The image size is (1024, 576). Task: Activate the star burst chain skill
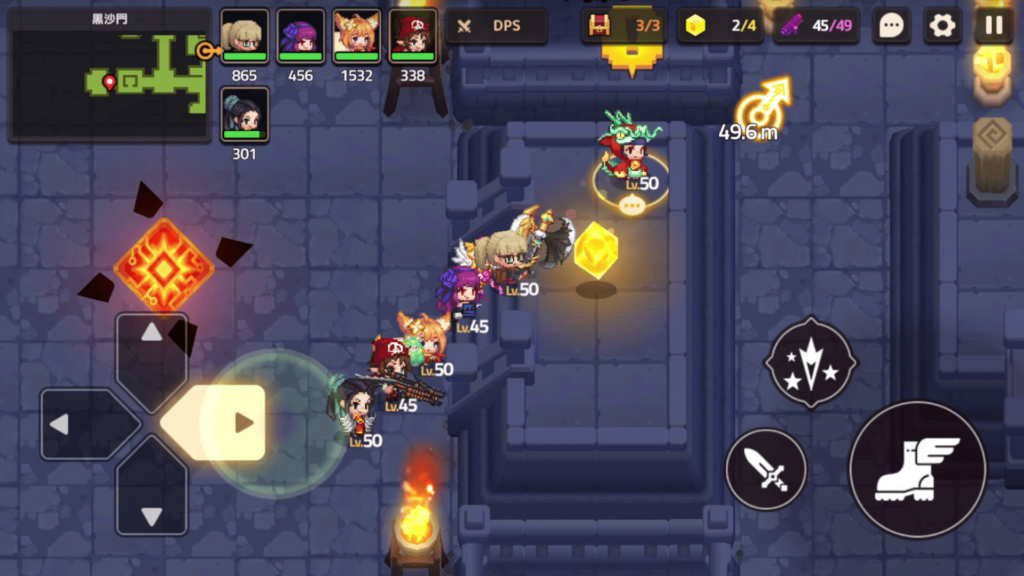pyautogui.click(x=810, y=362)
